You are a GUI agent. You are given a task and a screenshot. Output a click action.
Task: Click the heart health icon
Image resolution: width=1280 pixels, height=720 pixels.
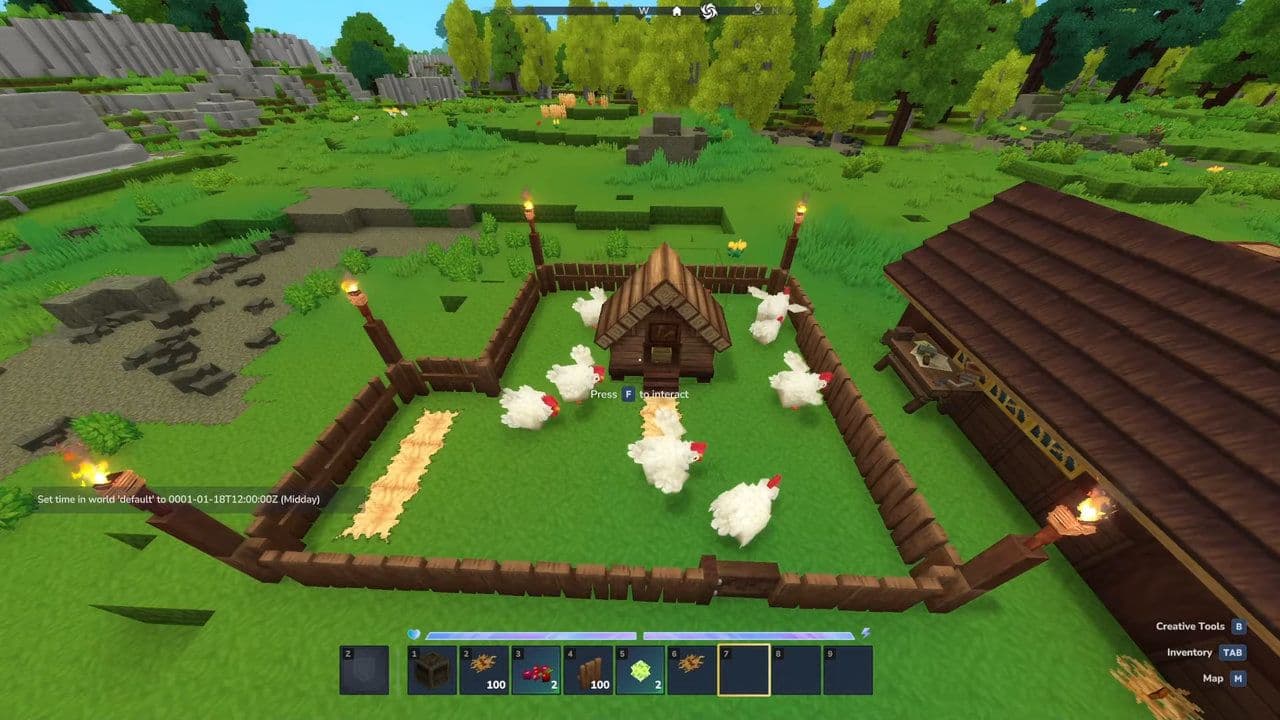point(413,633)
